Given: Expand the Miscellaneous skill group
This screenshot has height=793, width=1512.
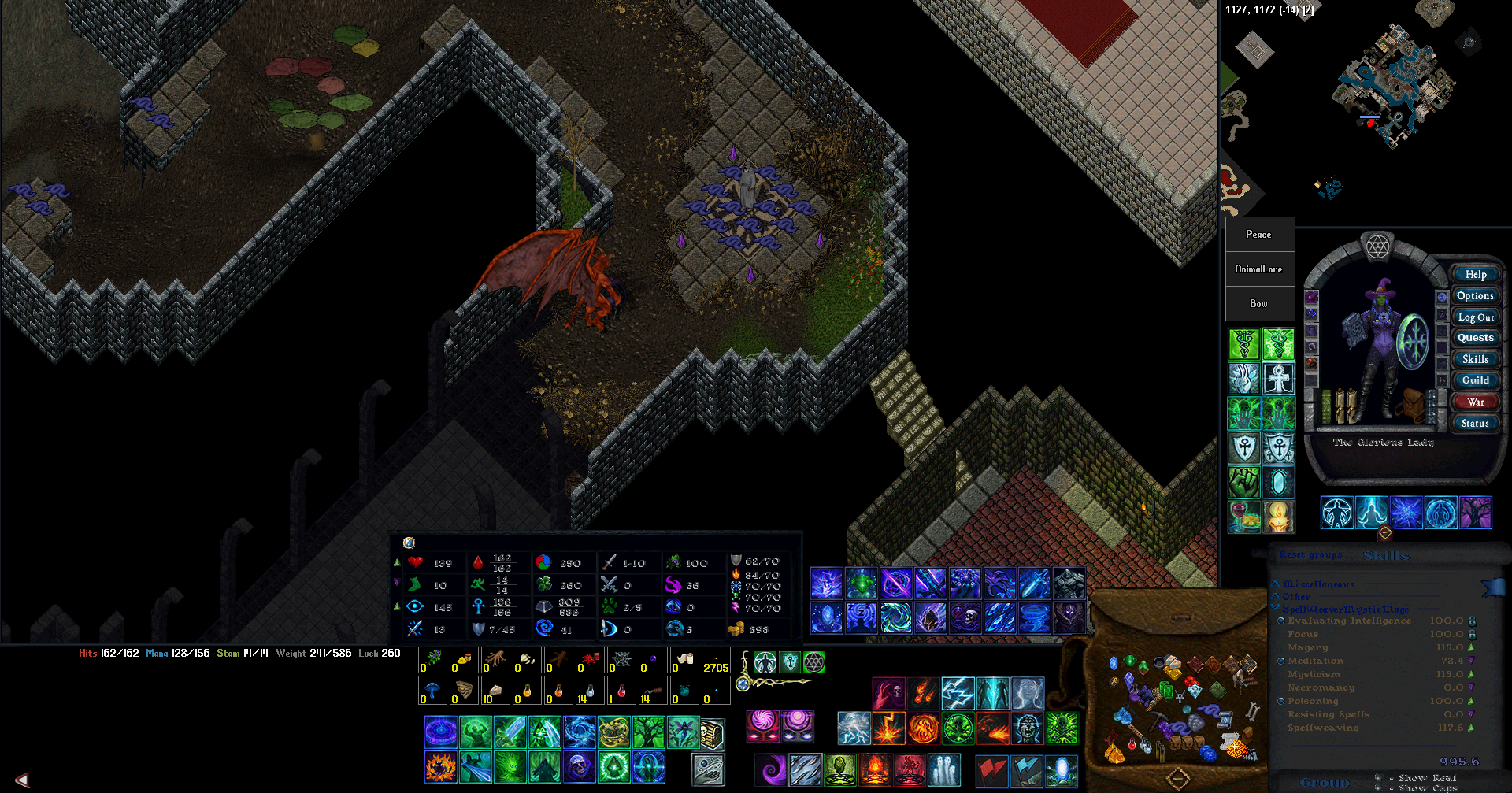Looking at the screenshot, I should pyautogui.click(x=1276, y=584).
